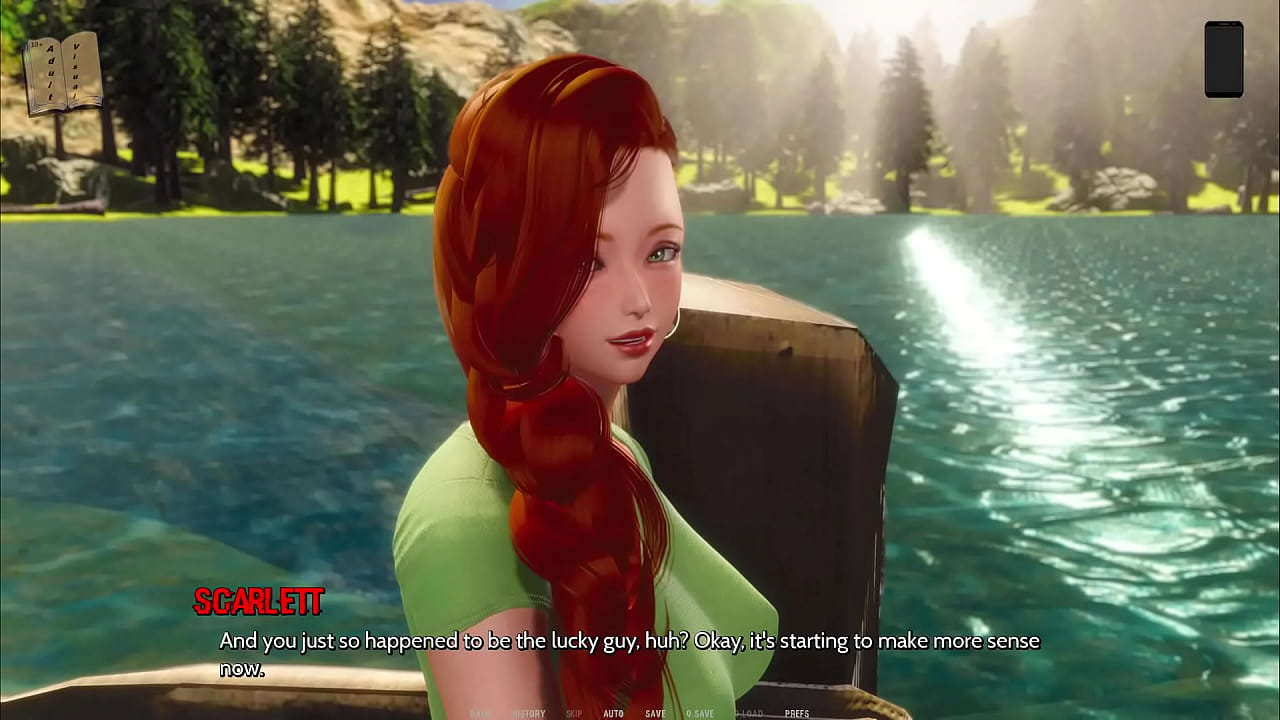The height and width of the screenshot is (720, 1280).
Task: Open the dialogue History log
Action: coord(529,714)
